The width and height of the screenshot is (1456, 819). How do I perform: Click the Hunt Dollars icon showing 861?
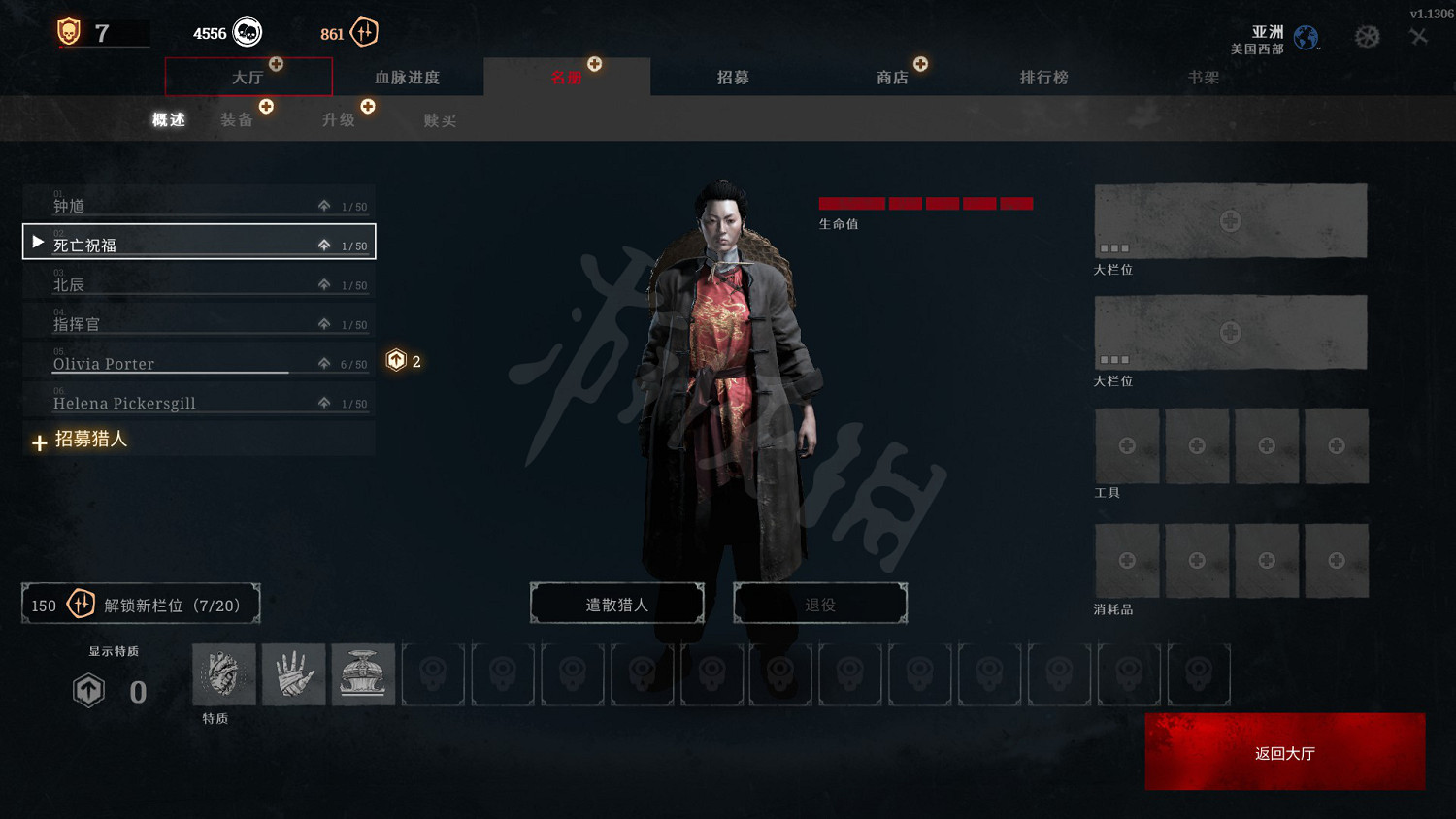point(364,32)
